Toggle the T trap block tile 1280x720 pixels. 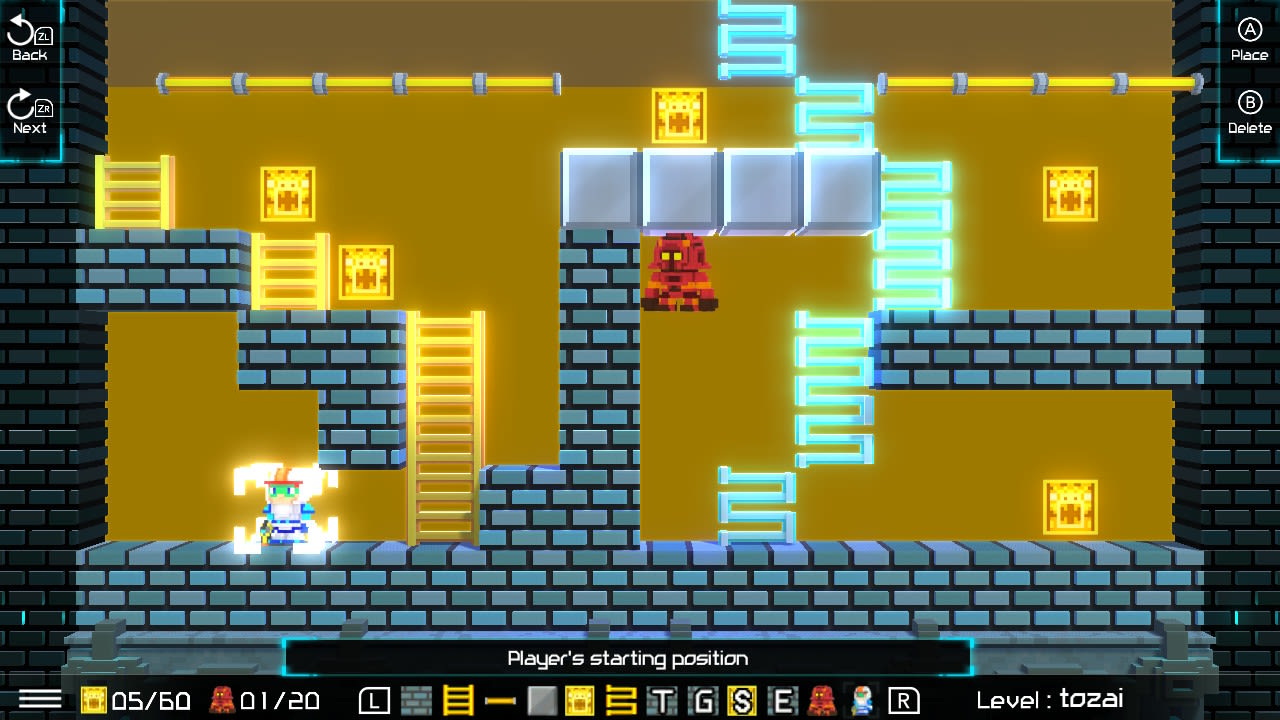pyautogui.click(x=661, y=702)
